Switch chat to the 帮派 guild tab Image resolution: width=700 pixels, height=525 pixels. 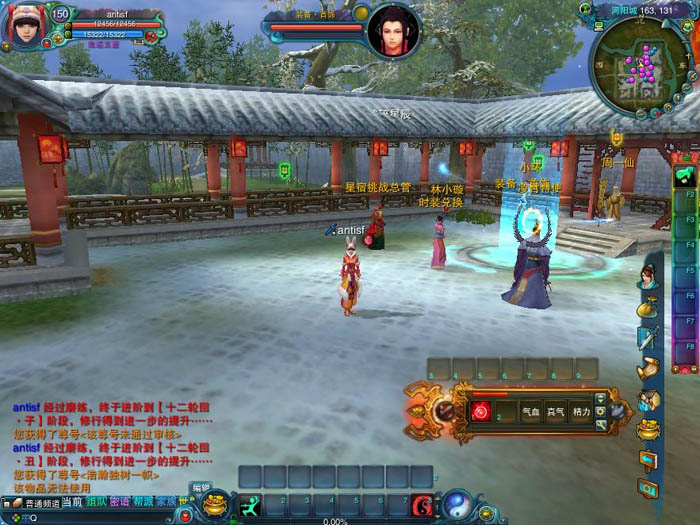pos(143,502)
